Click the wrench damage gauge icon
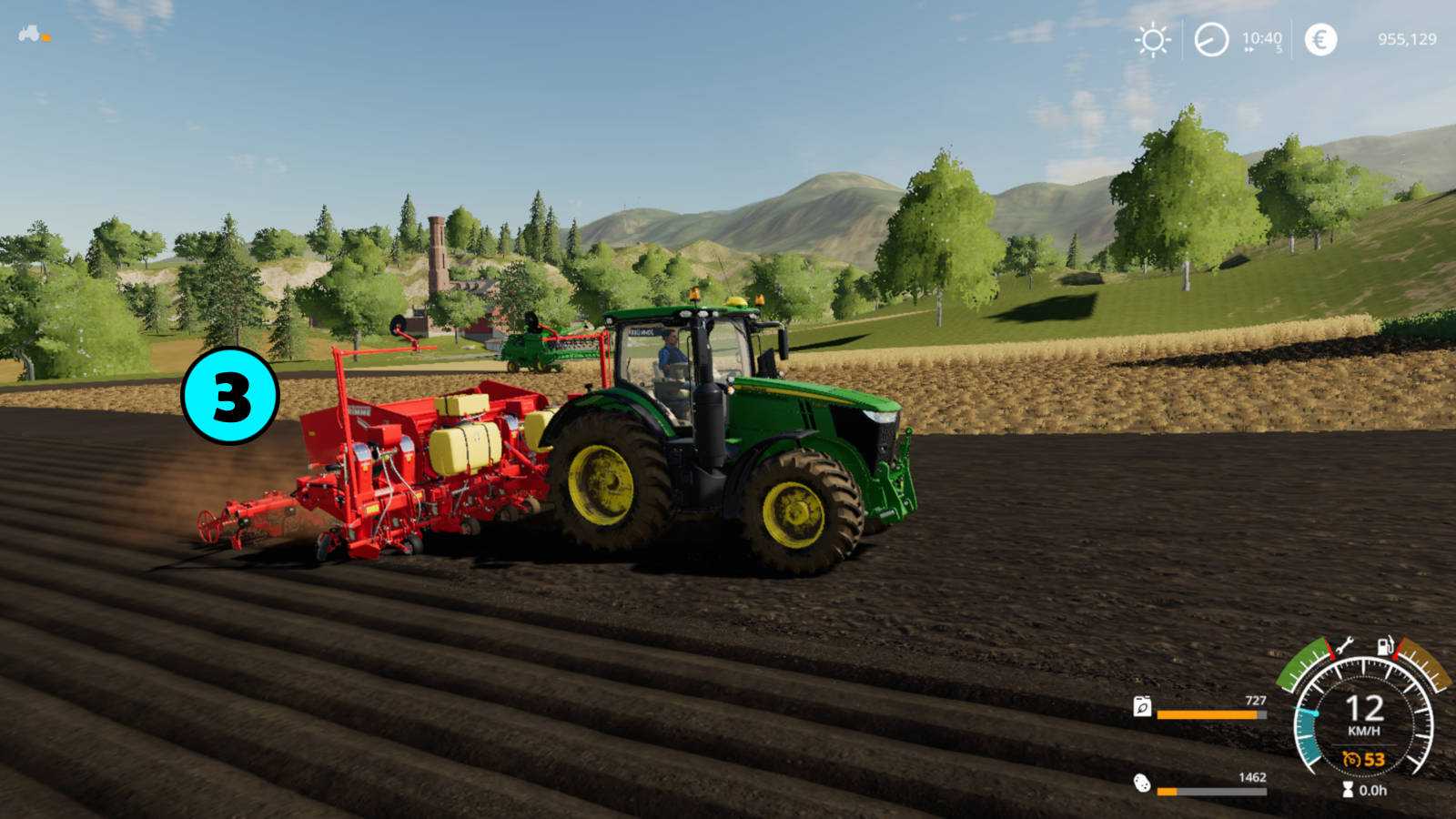Screen dimensions: 1456x819 tap(1344, 646)
